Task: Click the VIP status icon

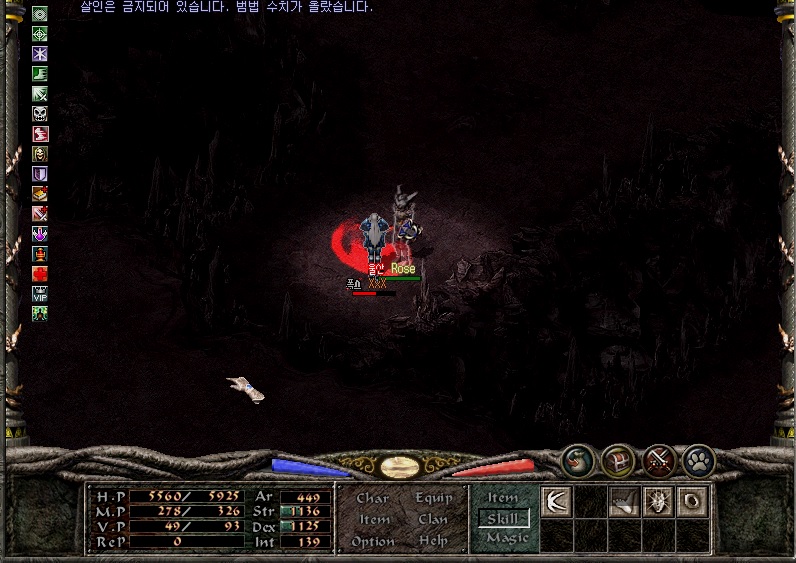Action: (x=40, y=293)
